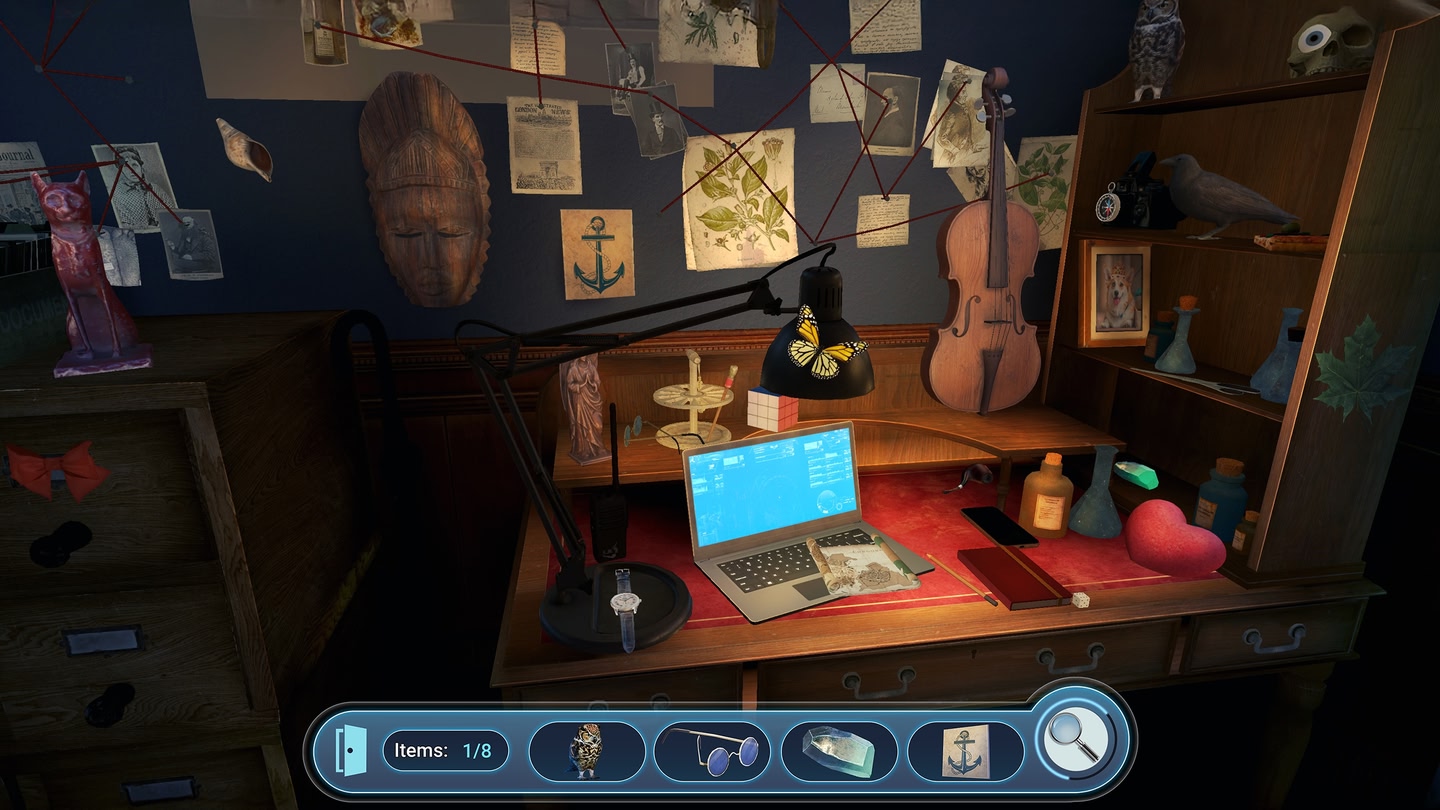The width and height of the screenshot is (1440, 810).
Task: Select the owl figurine item slot
Action: (x=586, y=751)
